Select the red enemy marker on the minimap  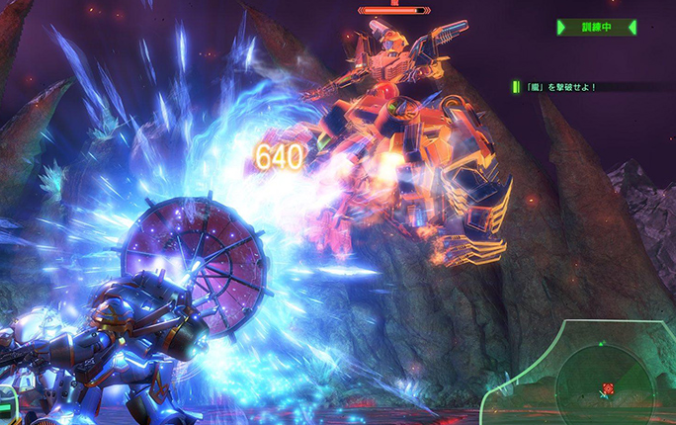pos(608,388)
